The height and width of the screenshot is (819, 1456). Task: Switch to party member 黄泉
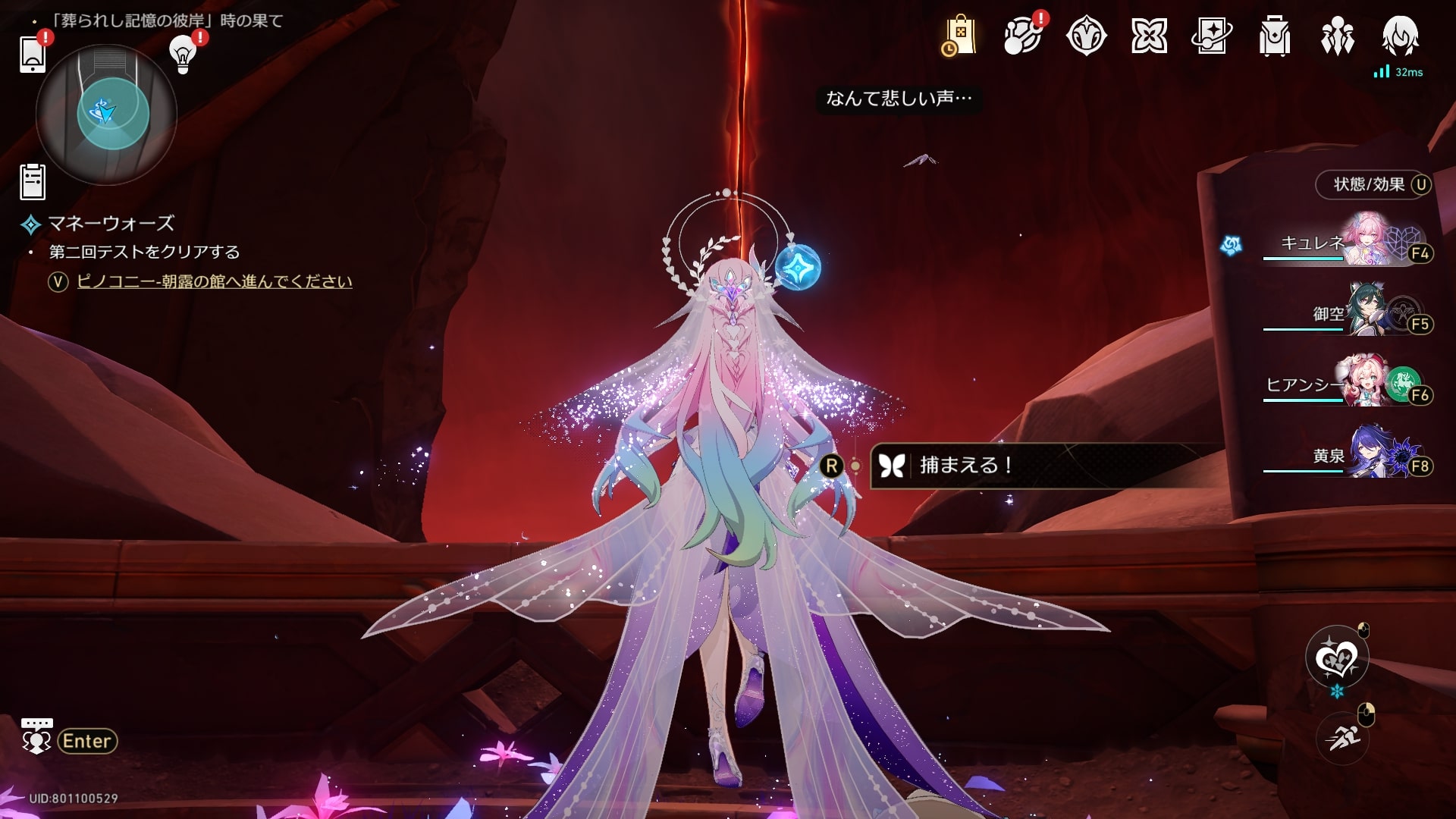pos(1347,454)
